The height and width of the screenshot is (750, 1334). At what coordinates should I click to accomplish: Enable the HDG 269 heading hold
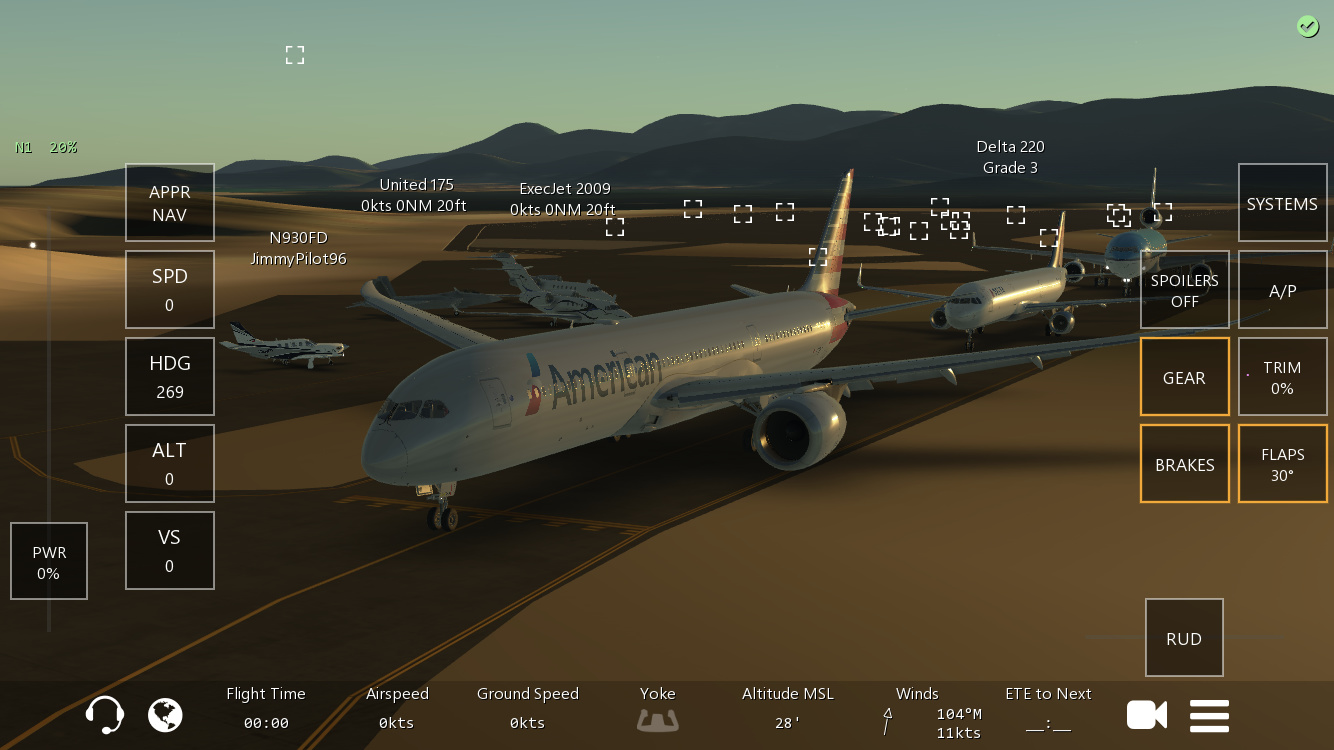[x=170, y=376]
